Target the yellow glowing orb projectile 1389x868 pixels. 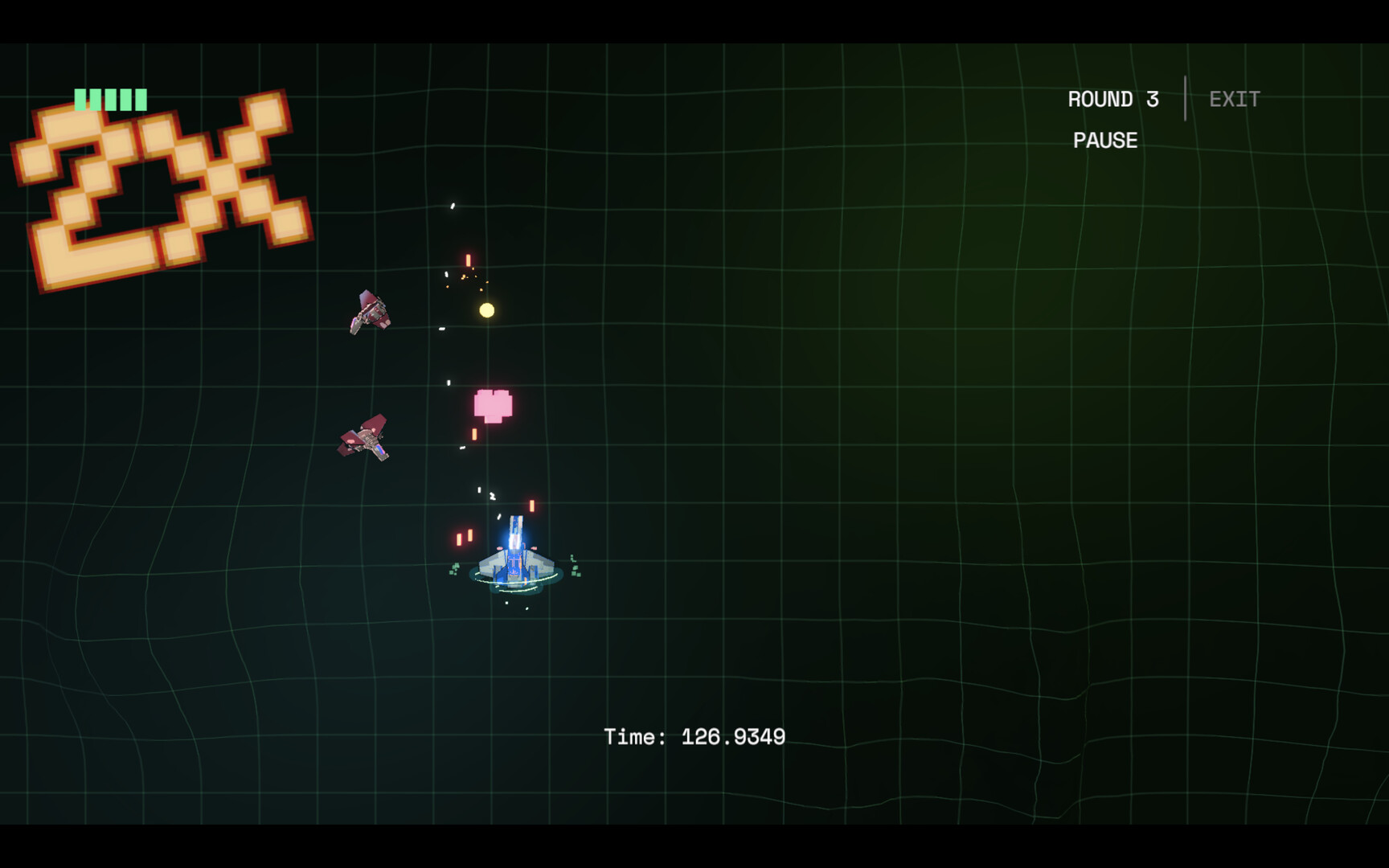pos(487,310)
